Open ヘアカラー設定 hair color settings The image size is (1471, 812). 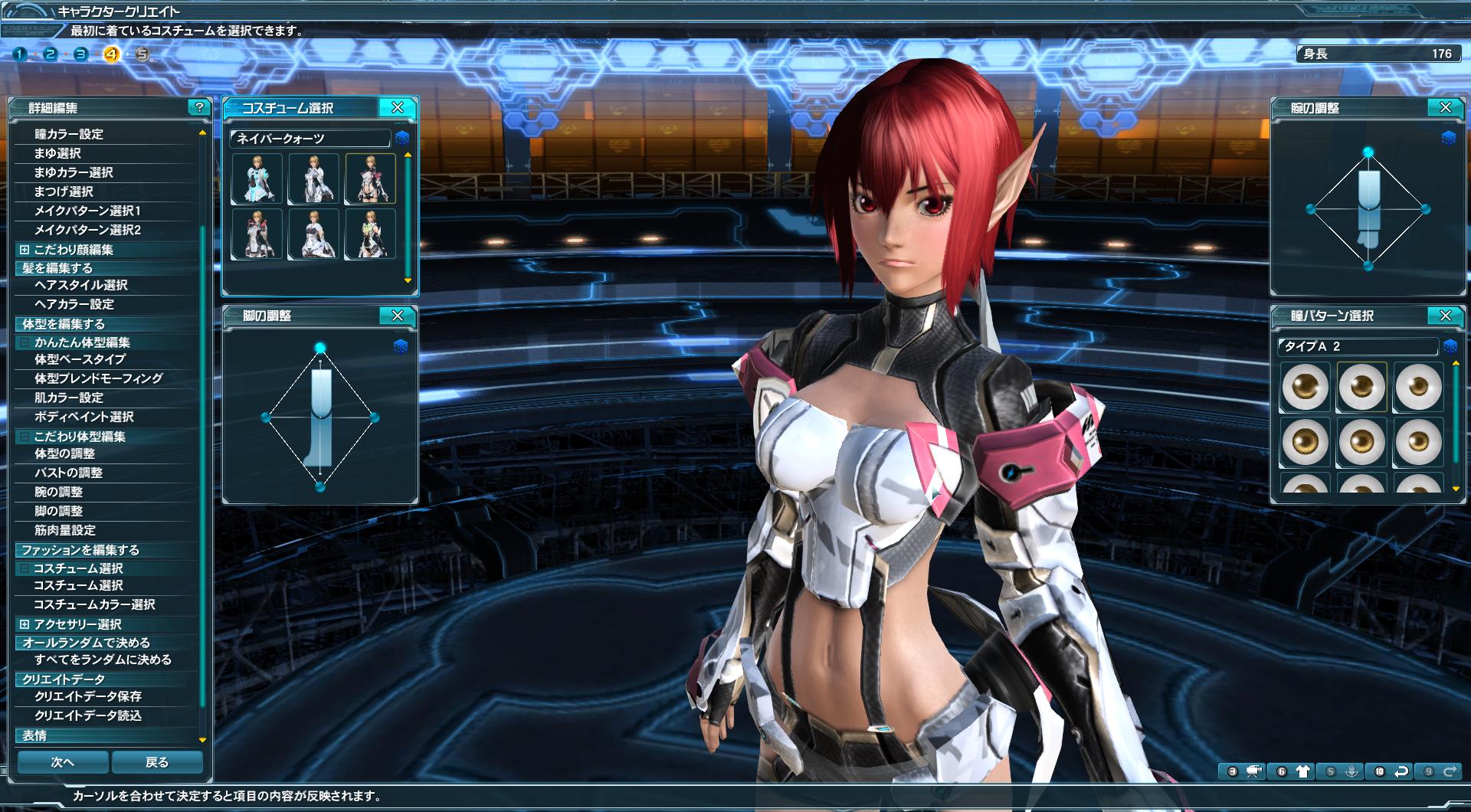tap(74, 304)
